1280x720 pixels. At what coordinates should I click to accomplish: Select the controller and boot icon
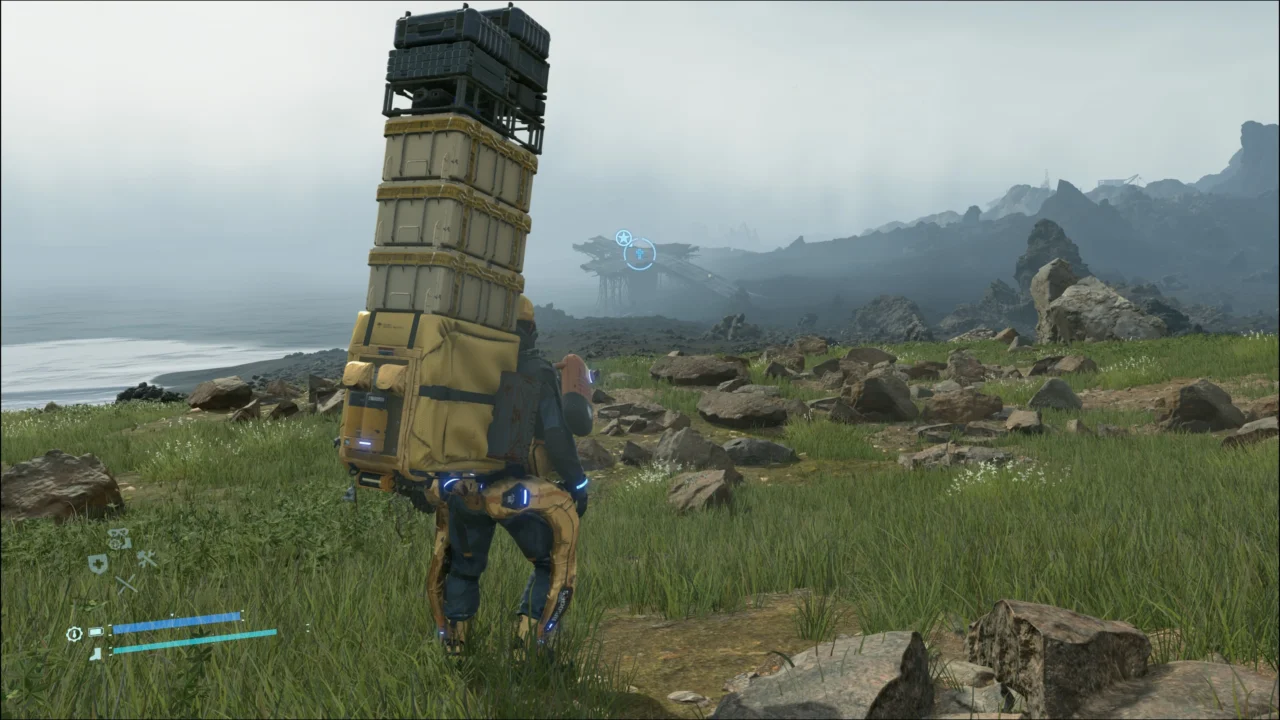119,539
